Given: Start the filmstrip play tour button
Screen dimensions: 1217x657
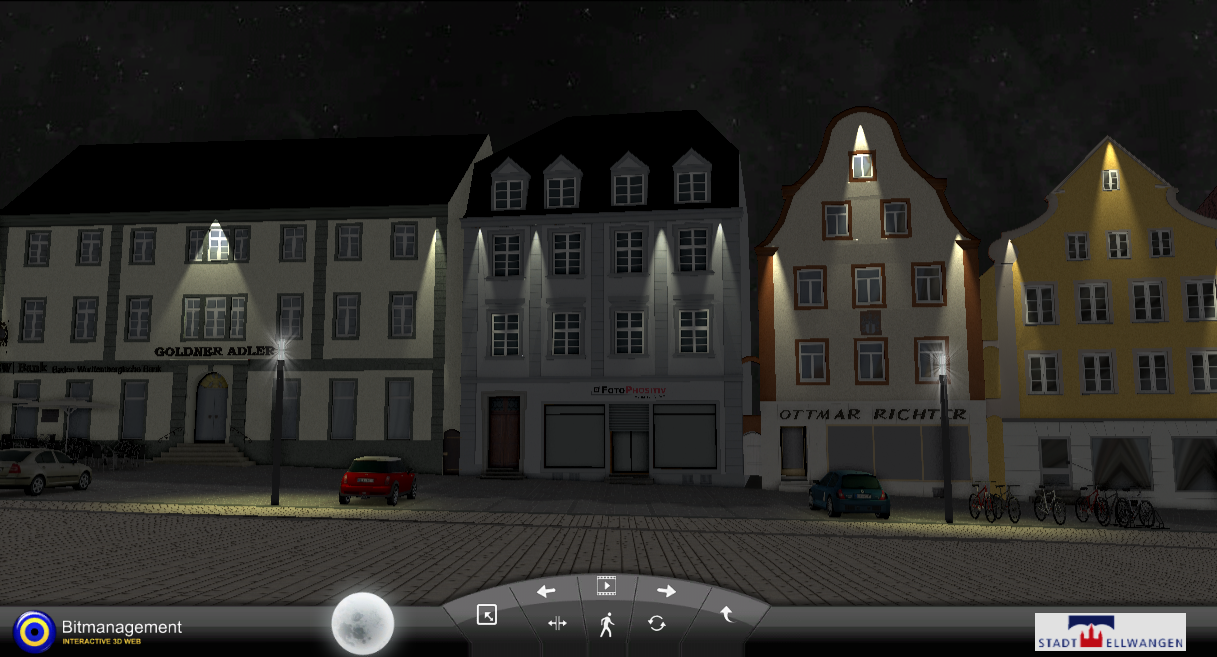Looking at the screenshot, I should (606, 585).
